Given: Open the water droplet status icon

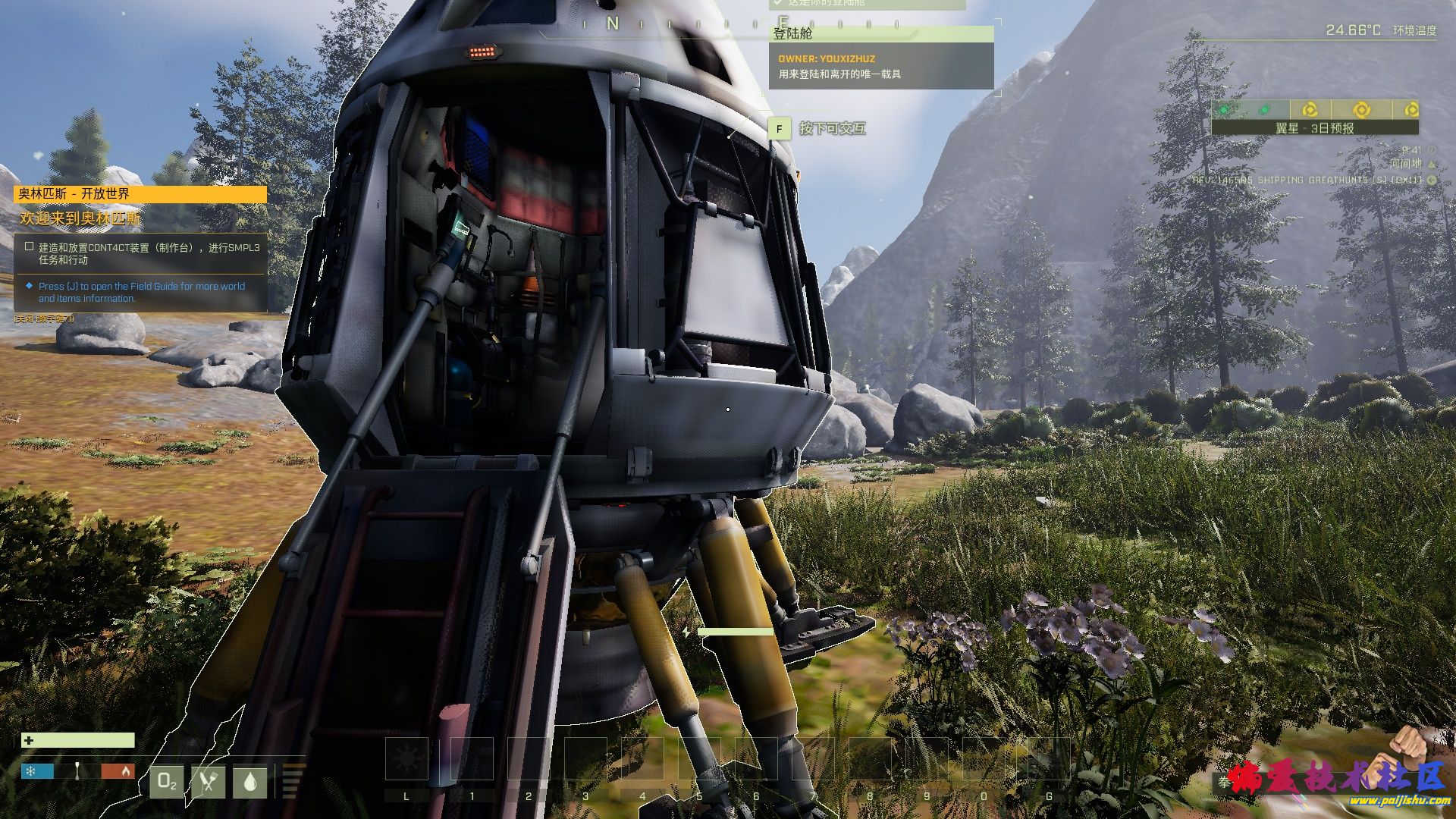Looking at the screenshot, I should [x=250, y=781].
